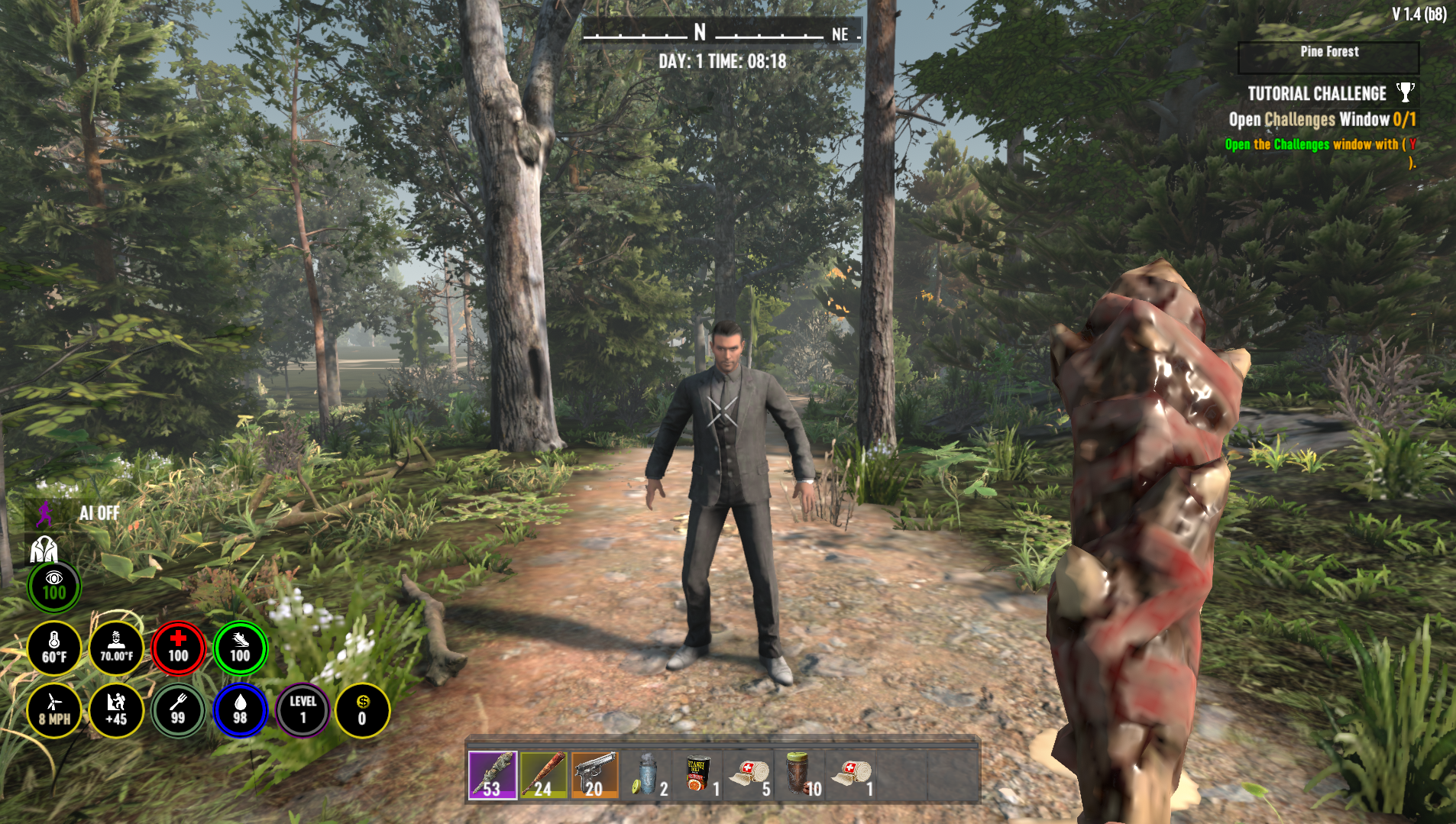
Task: Equip the pistol from the hotbar
Action: (594, 774)
